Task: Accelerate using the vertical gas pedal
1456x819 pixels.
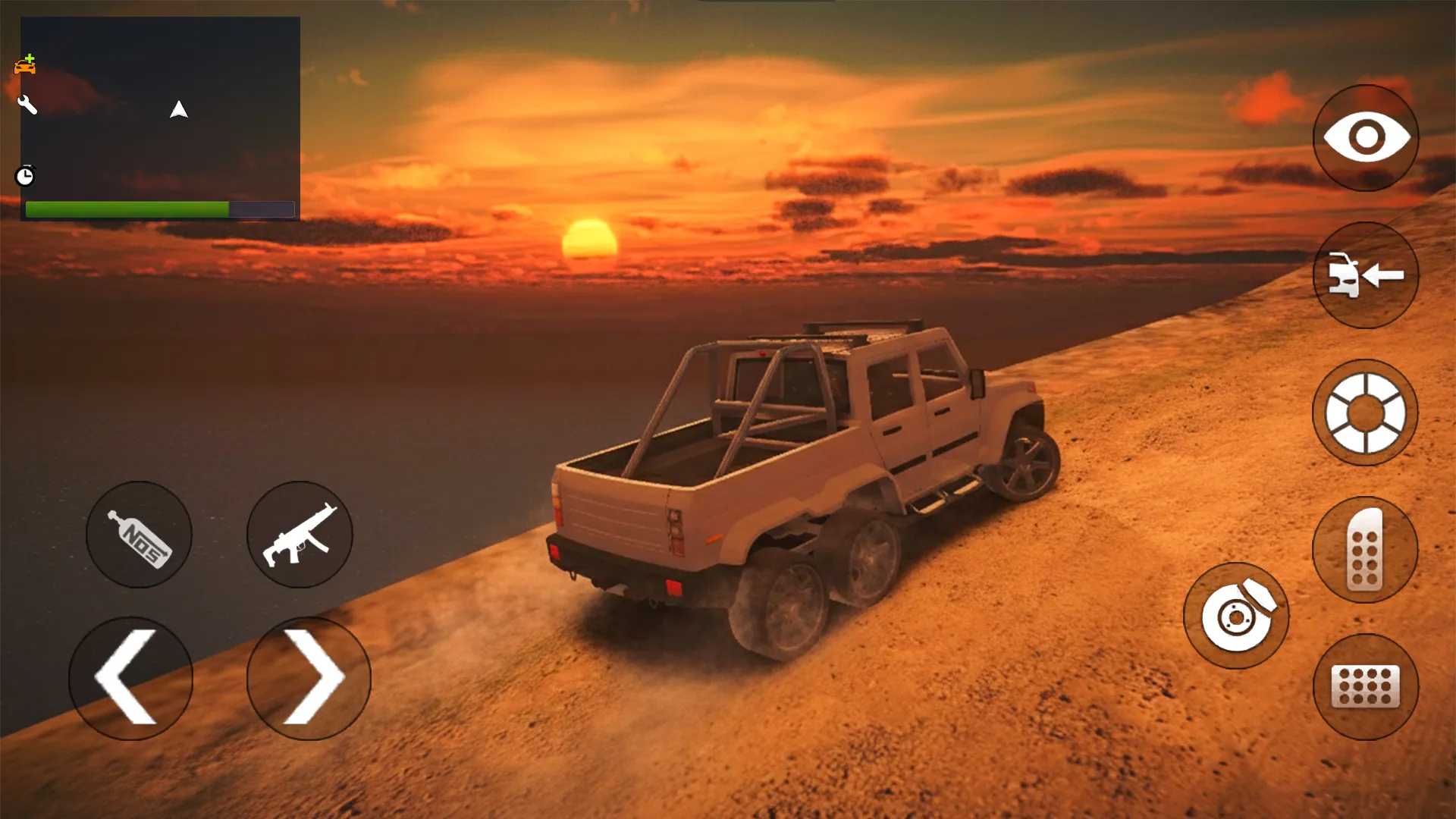Action: point(1366,550)
